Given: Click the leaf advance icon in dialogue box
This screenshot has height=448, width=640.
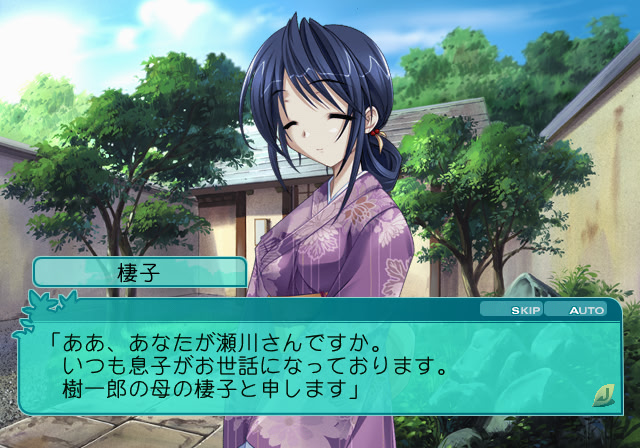Looking at the screenshot, I should [x=602, y=393].
